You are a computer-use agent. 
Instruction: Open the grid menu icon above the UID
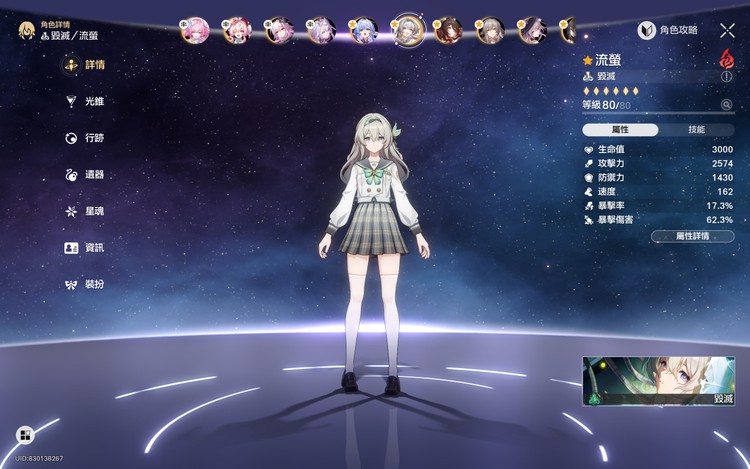(24, 435)
